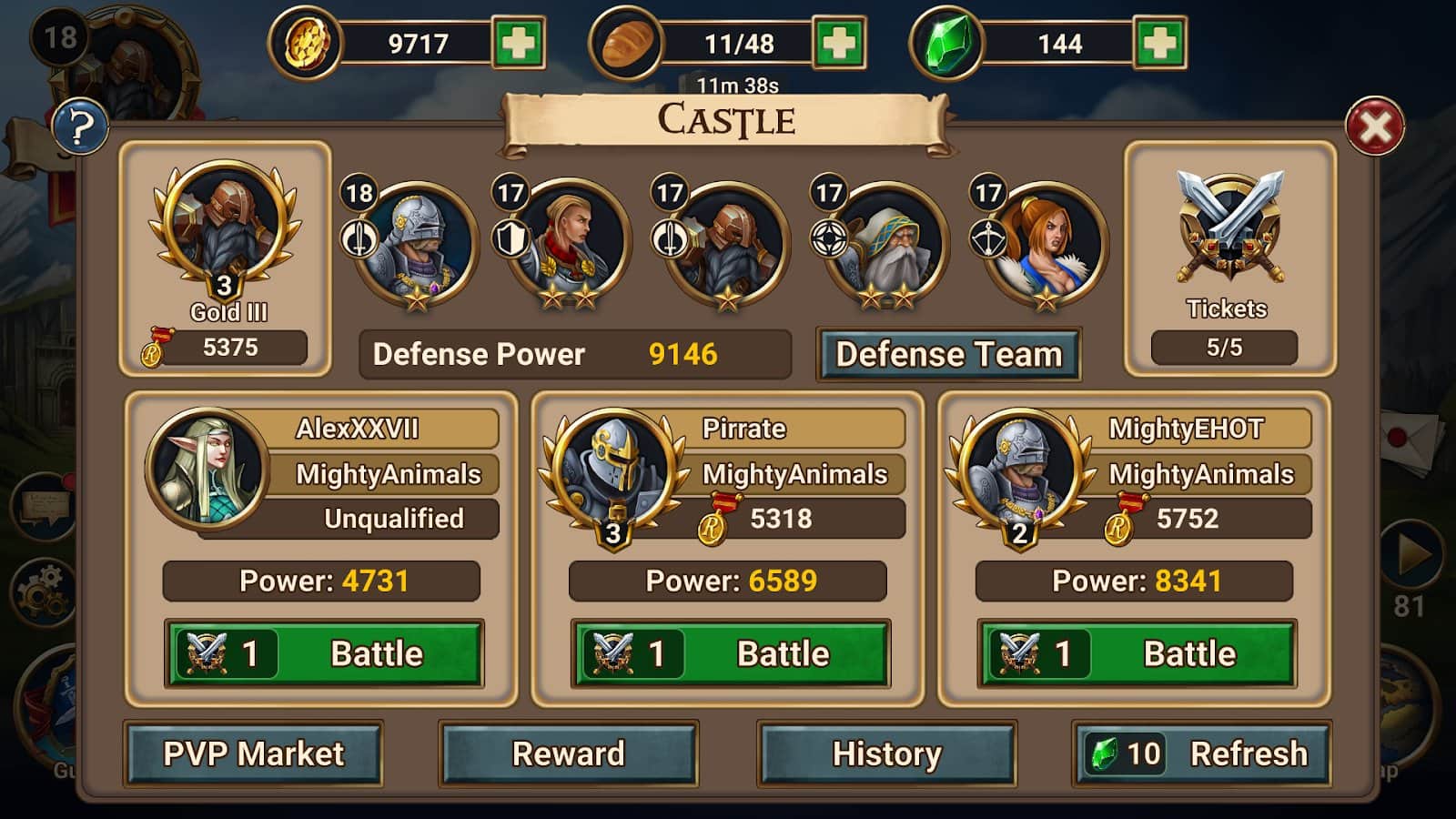1456x819 pixels.
Task: Add more gold coins with plus button
Action: (519, 43)
